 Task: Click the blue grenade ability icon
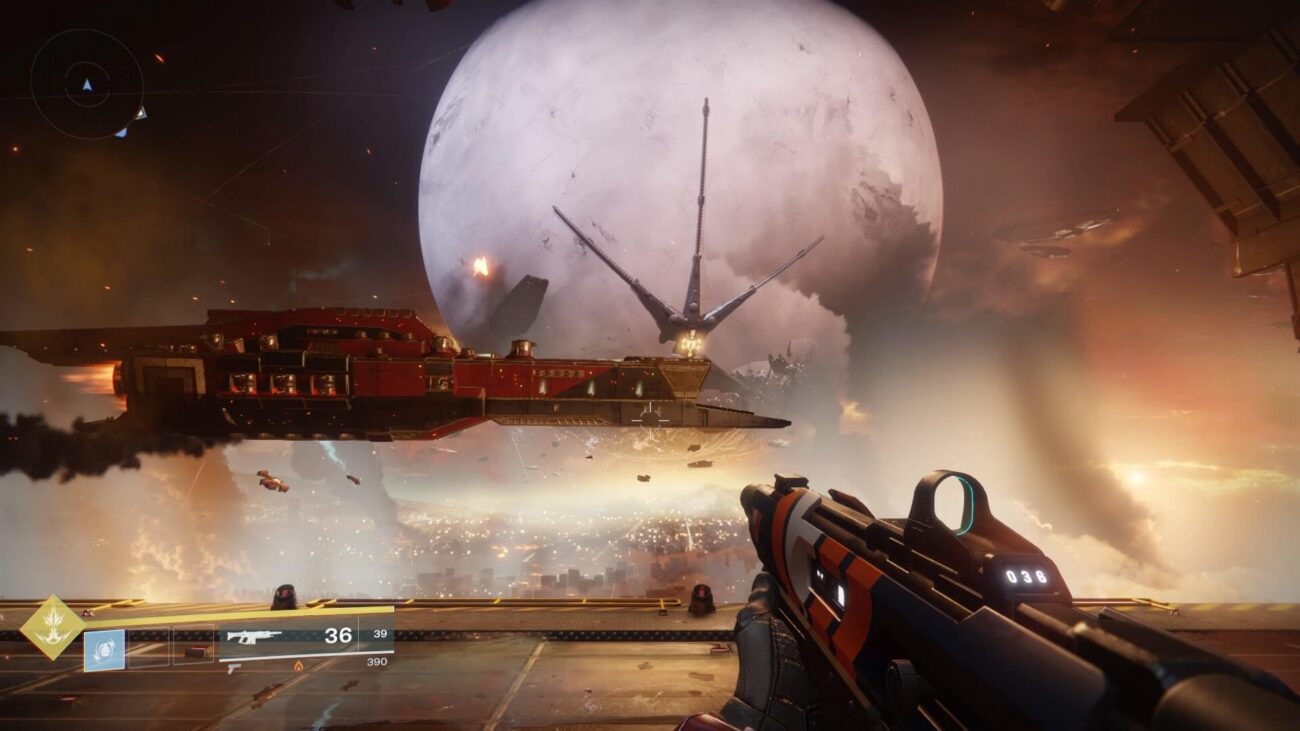[x=104, y=649]
